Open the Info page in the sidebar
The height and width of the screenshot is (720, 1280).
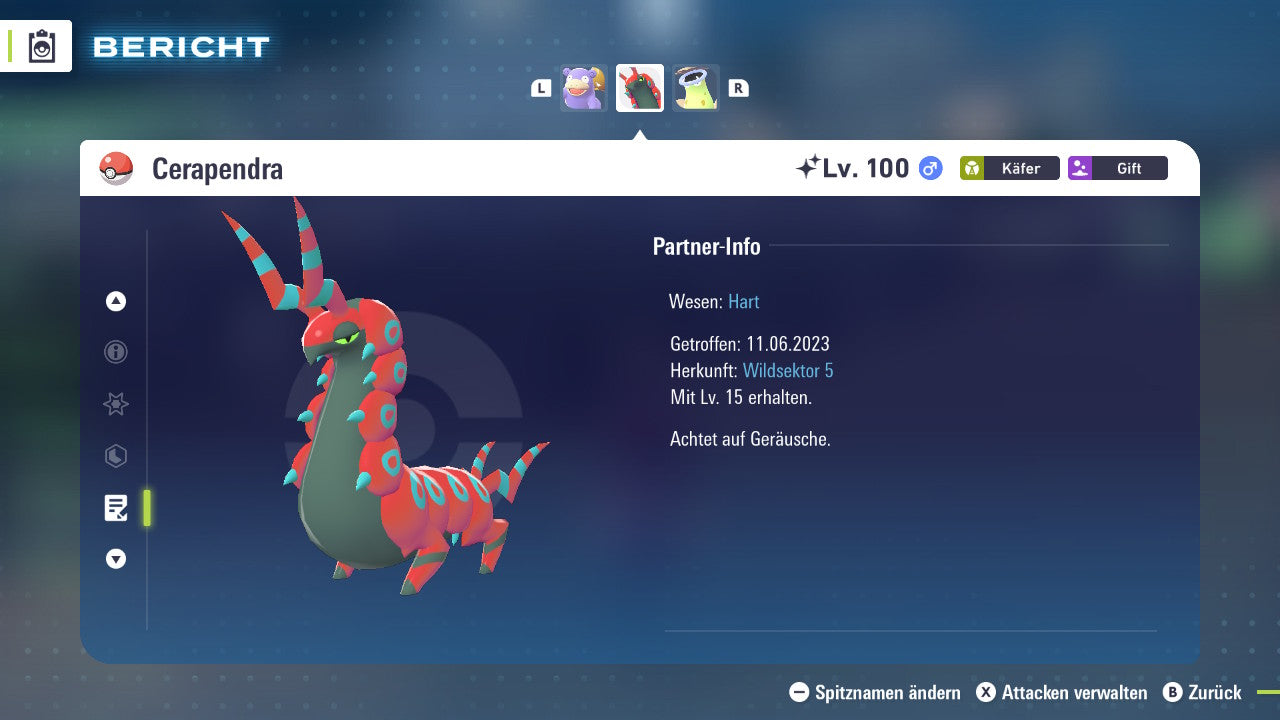click(115, 352)
